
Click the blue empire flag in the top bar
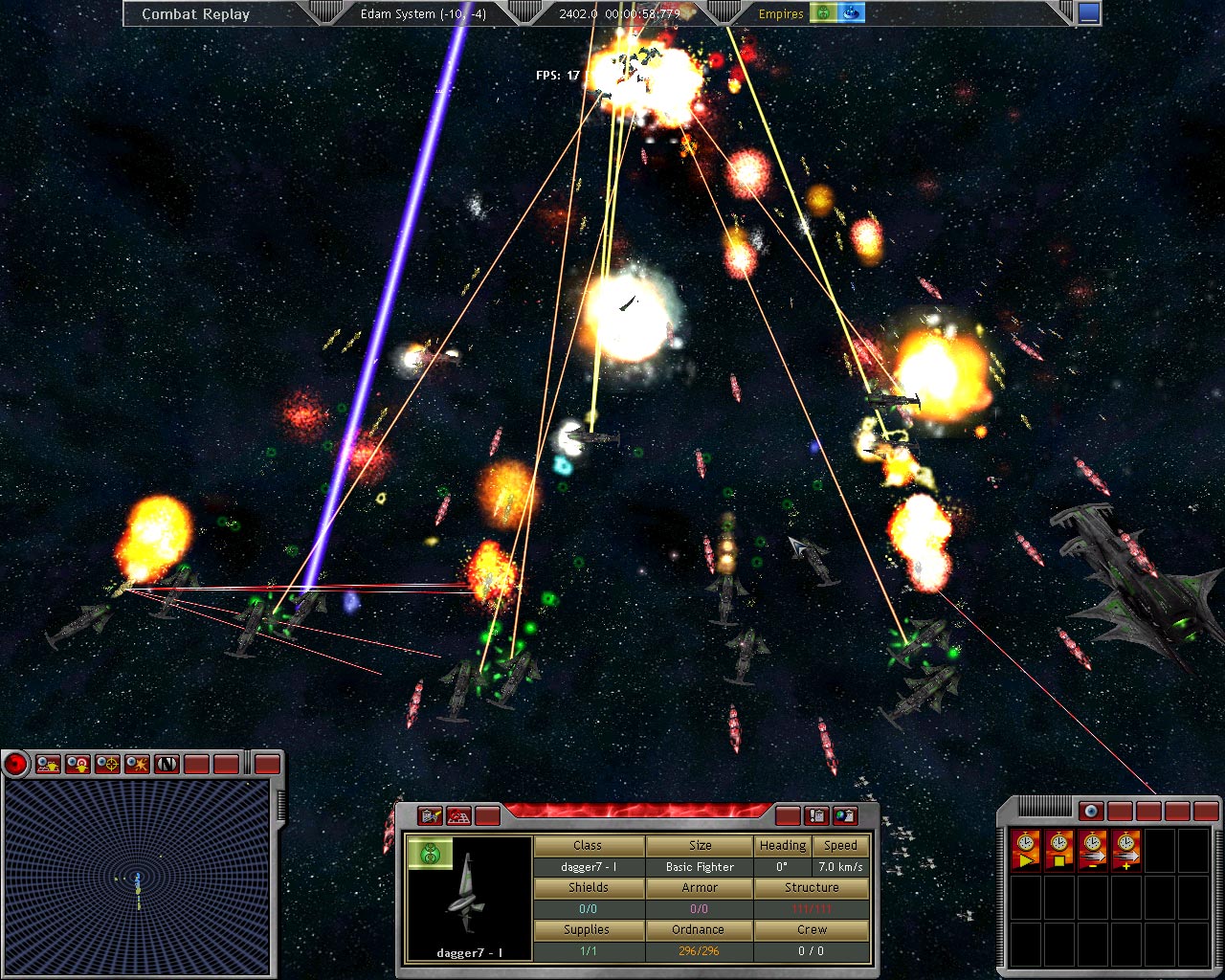[x=851, y=13]
